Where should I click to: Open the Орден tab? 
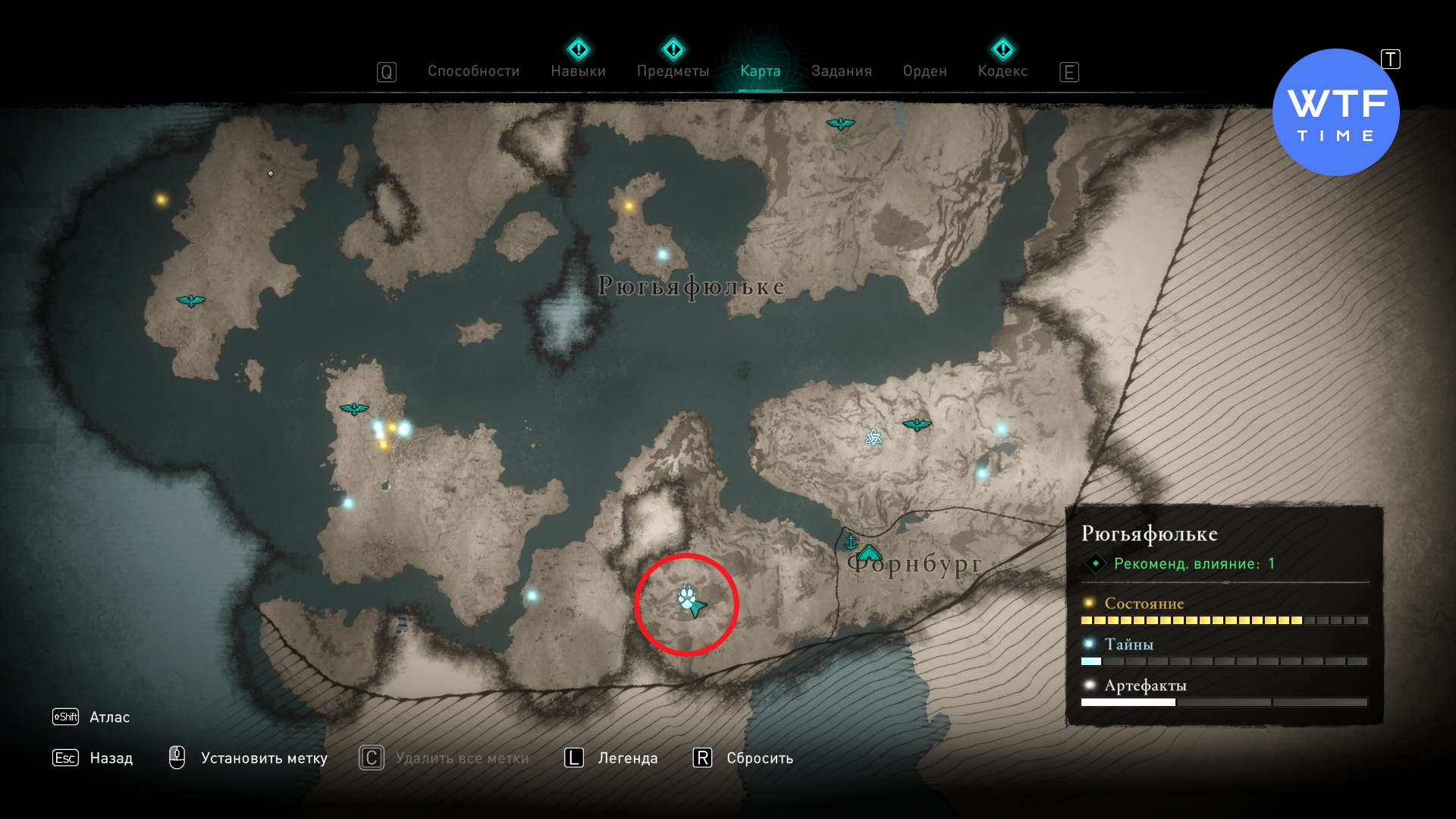tap(924, 71)
